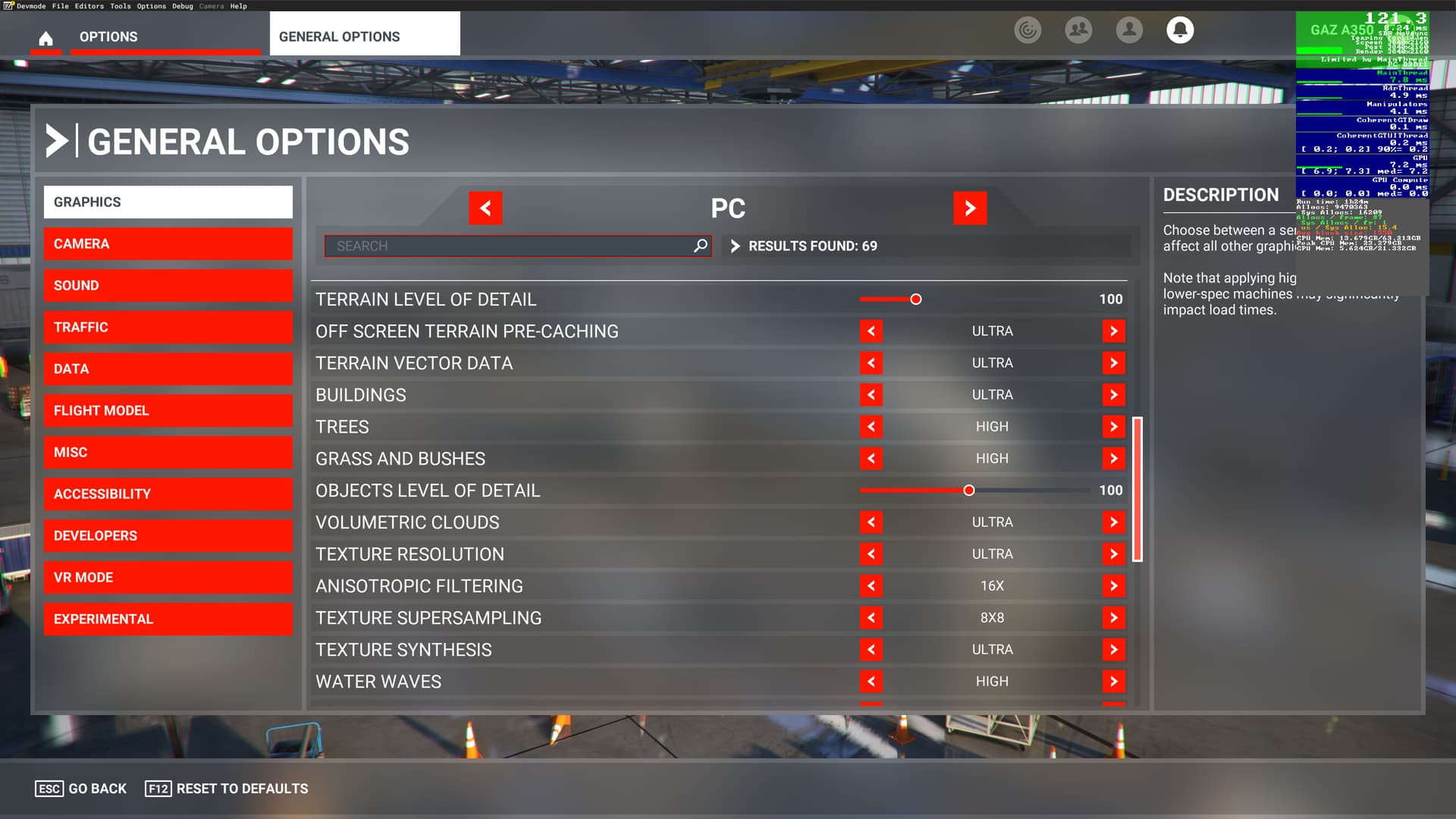Click the Devmode flag icon in menu bar
The width and height of the screenshot is (1456, 819).
point(9,5)
